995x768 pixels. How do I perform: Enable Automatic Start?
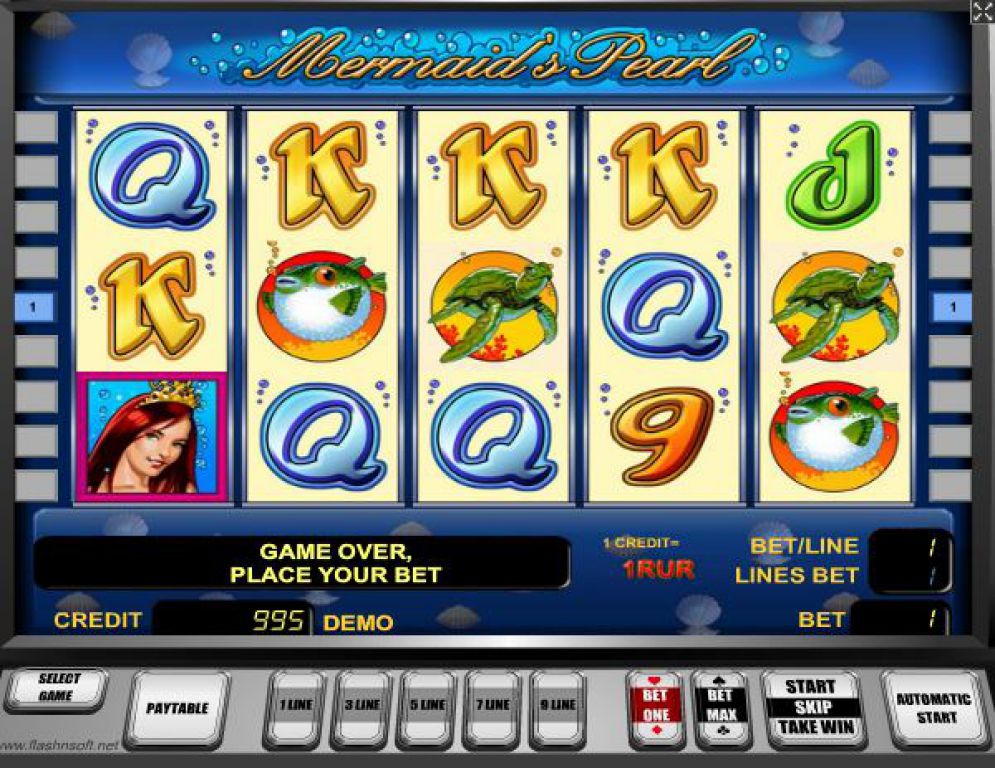[933, 708]
